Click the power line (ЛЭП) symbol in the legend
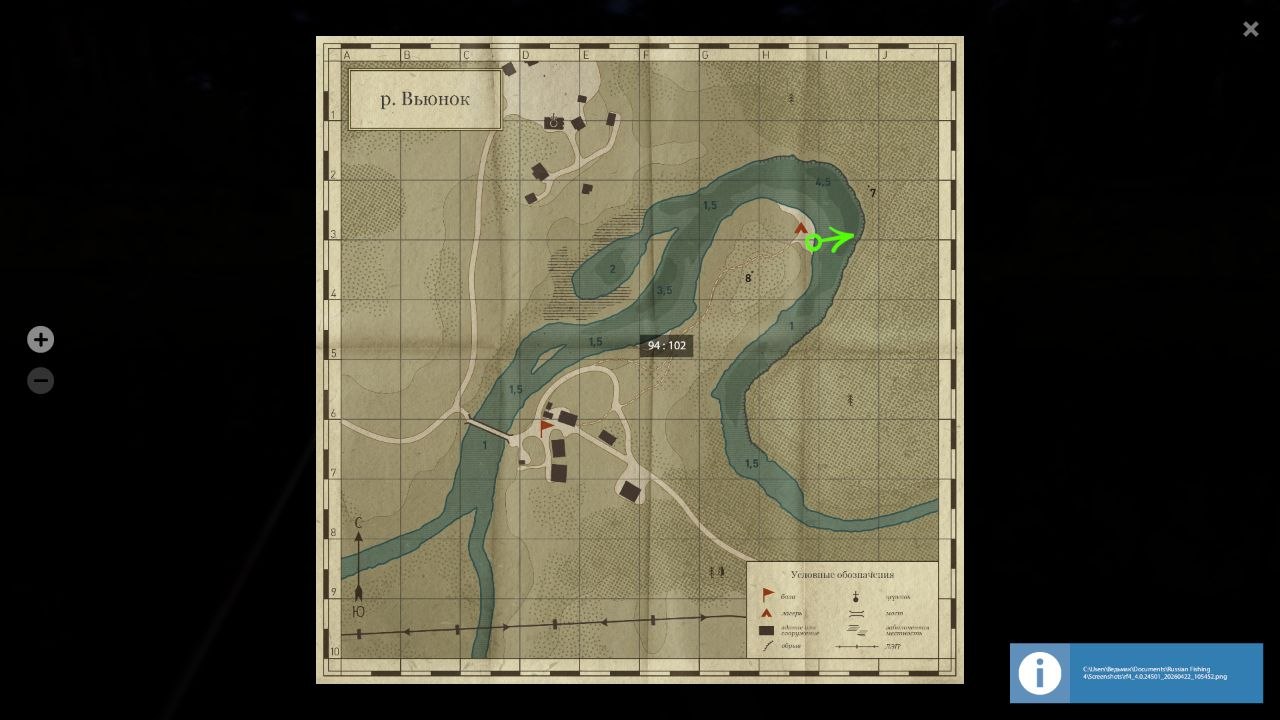1280x720 pixels. (x=857, y=646)
